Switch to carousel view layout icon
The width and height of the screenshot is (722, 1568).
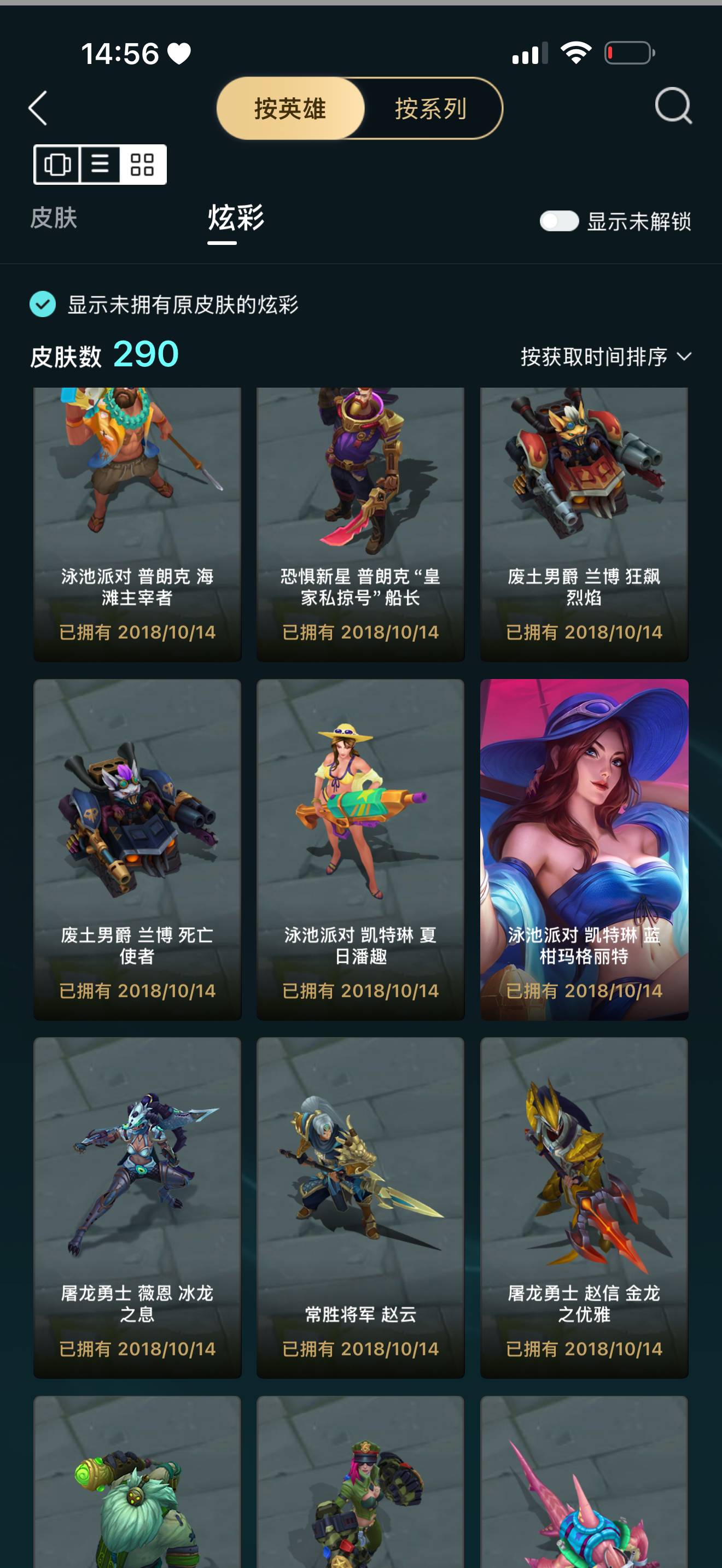pos(58,165)
